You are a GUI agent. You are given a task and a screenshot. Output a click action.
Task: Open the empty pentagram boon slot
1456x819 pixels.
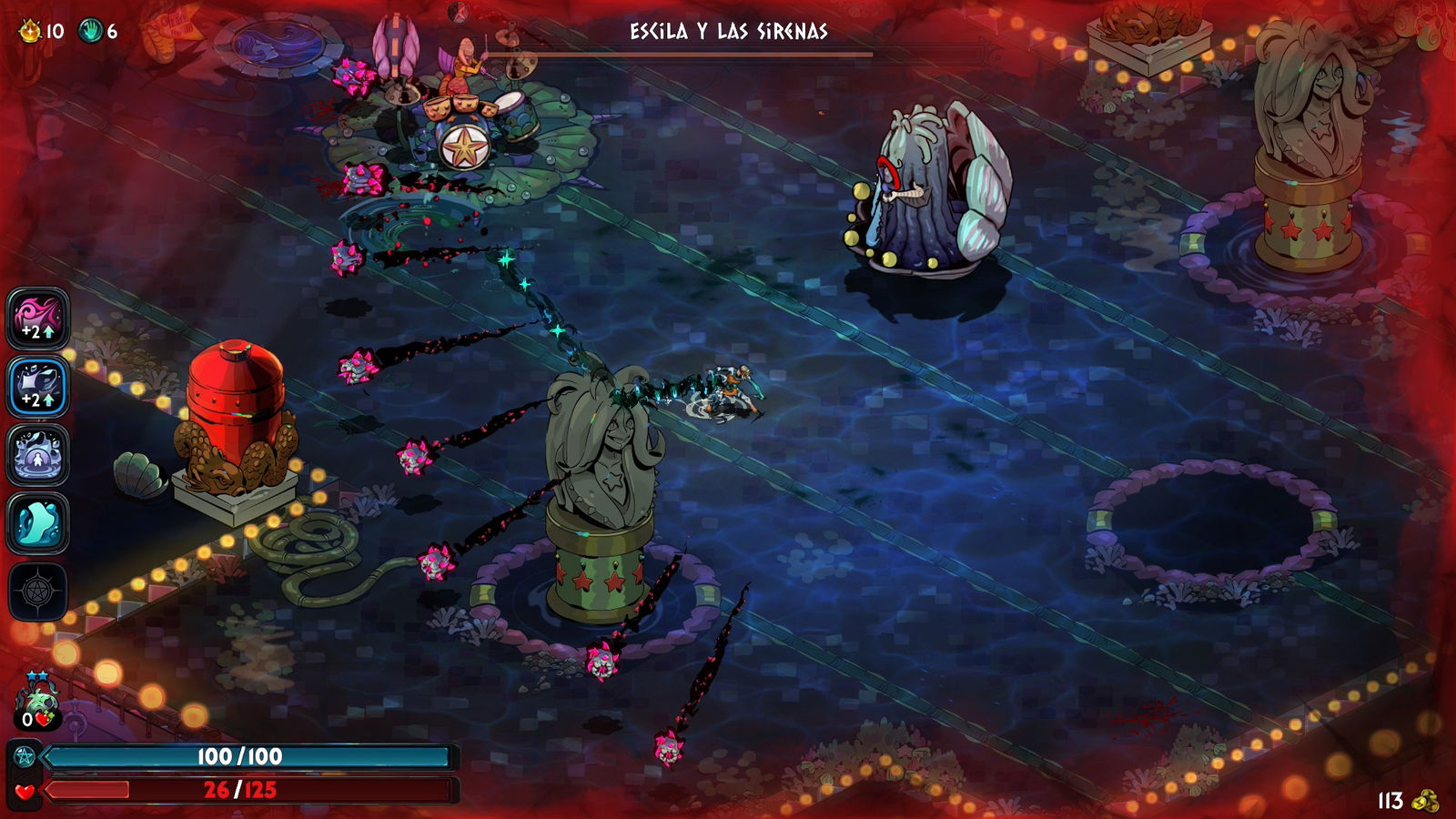coord(38,591)
